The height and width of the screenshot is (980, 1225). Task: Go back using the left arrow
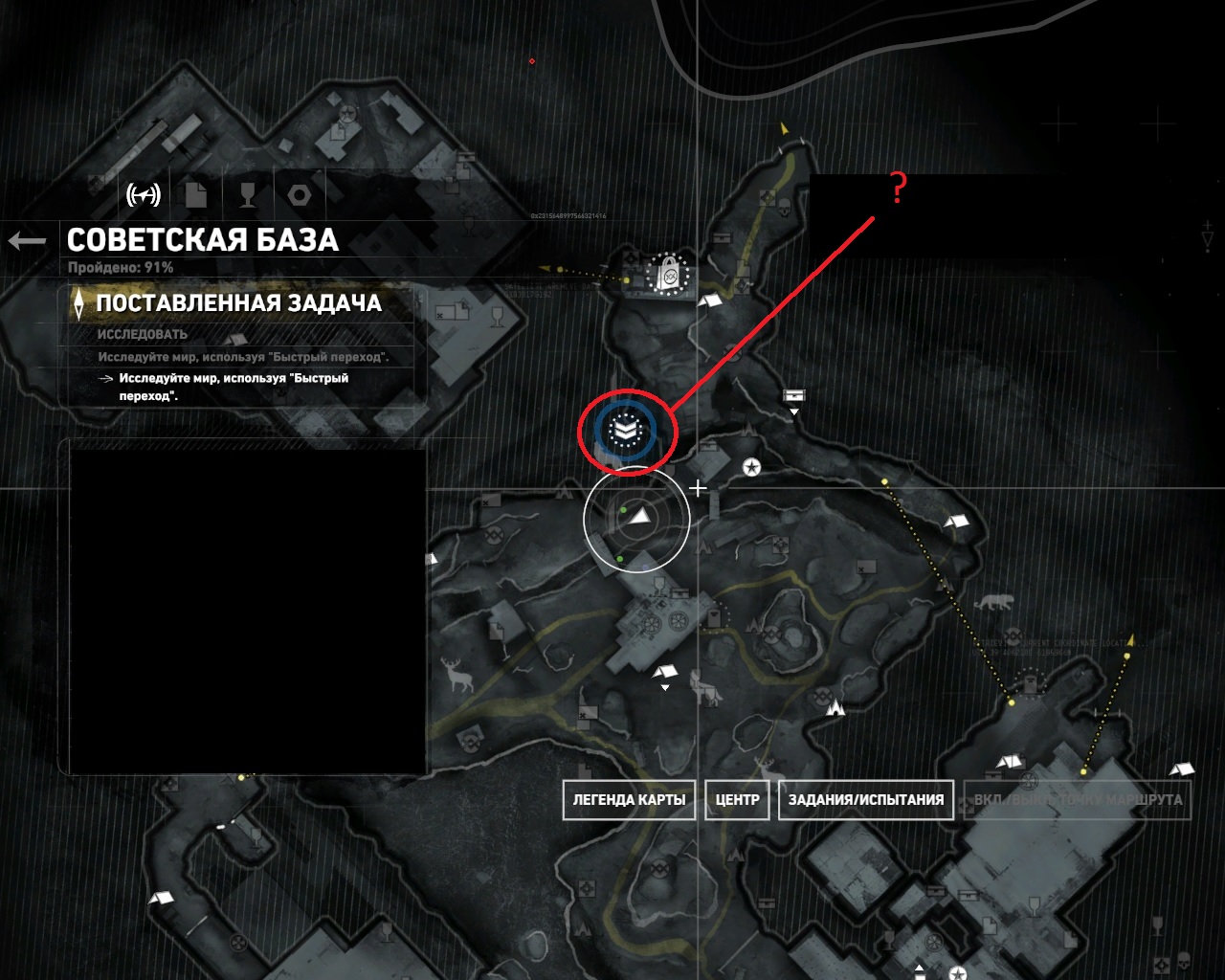[27, 240]
